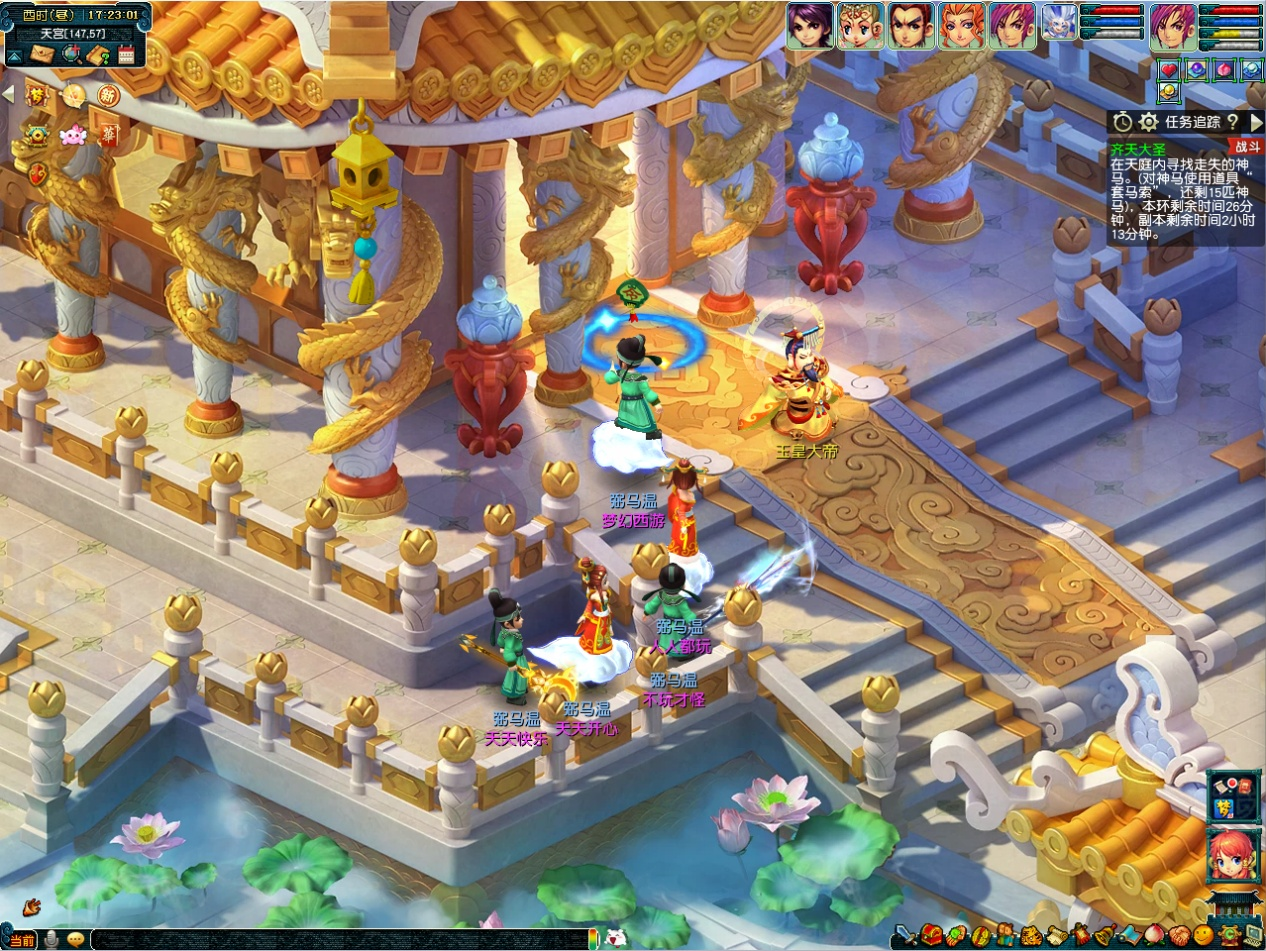
Task: Click the red-haired girl portrait
Action: pyautogui.click(x=1233, y=856)
